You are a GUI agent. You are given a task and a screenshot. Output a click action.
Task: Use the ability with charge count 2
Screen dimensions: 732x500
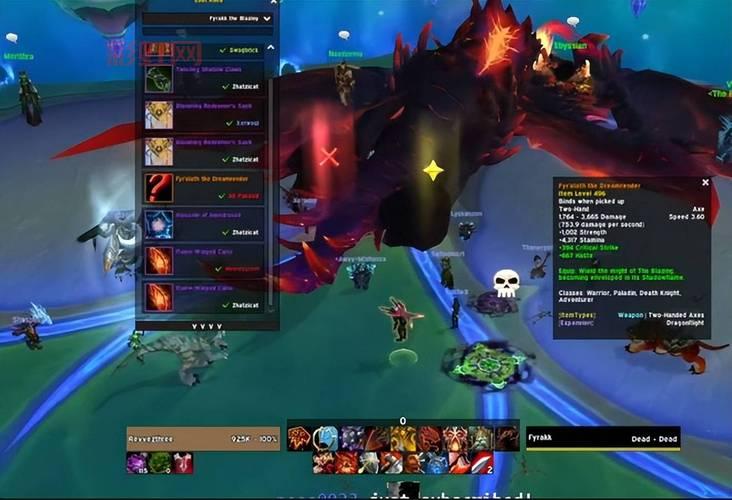tap(480, 462)
